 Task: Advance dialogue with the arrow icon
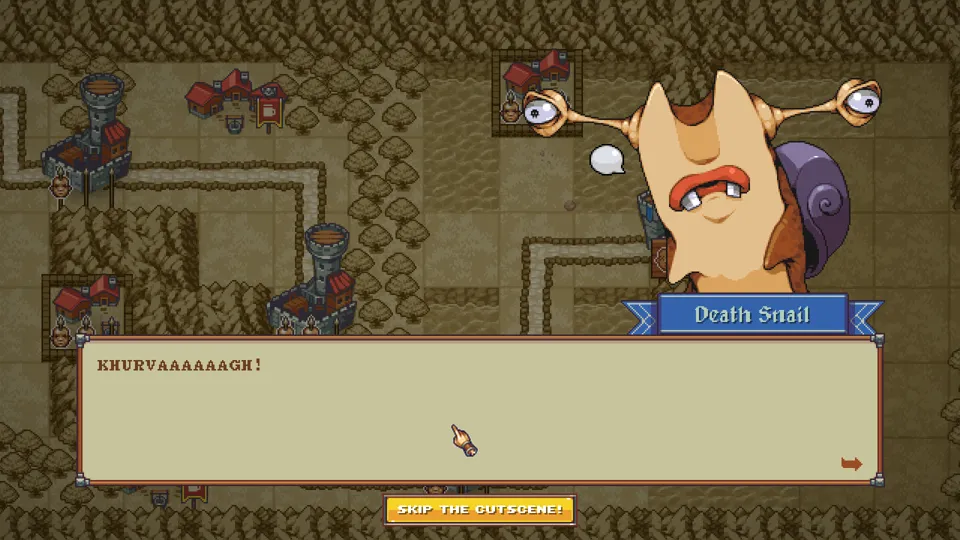(851, 464)
